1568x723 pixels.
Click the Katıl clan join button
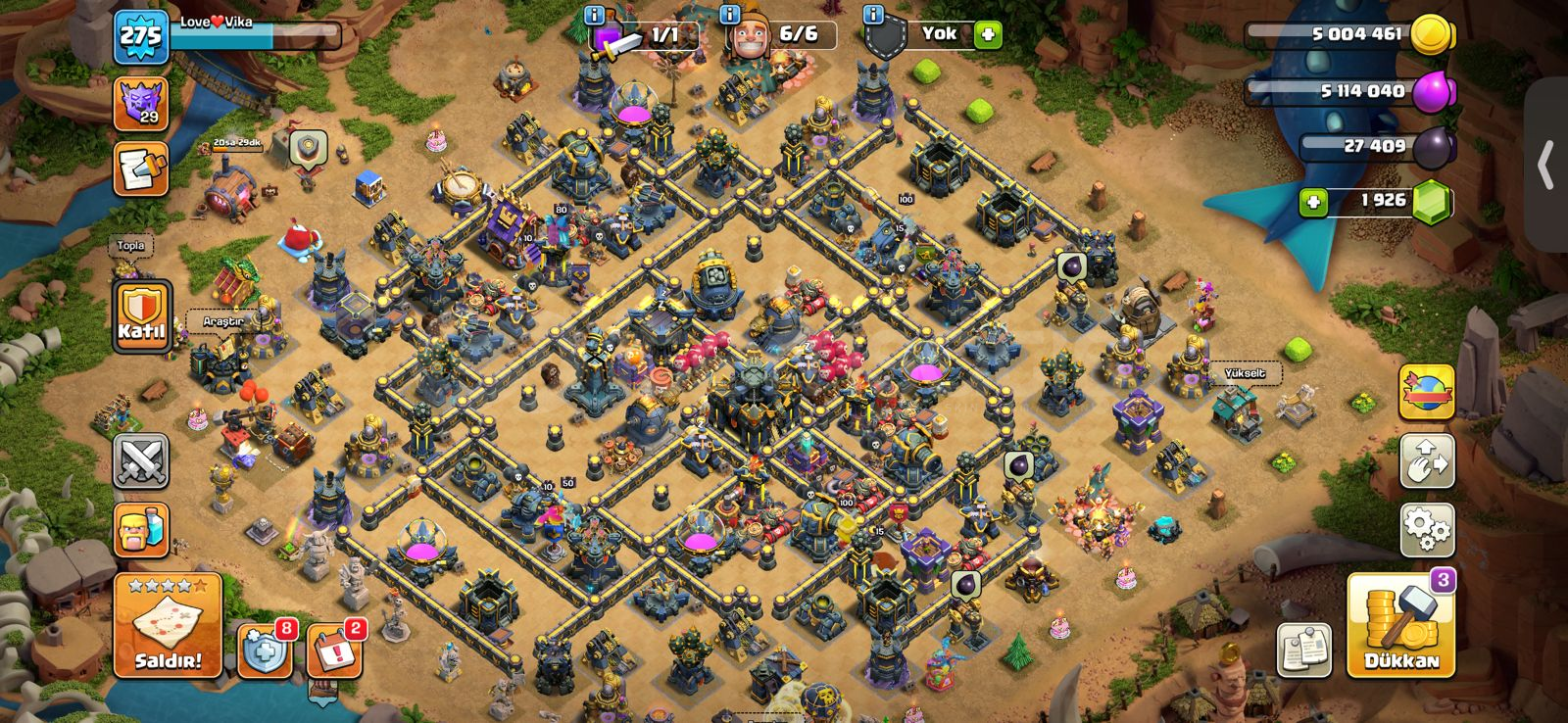(x=142, y=315)
